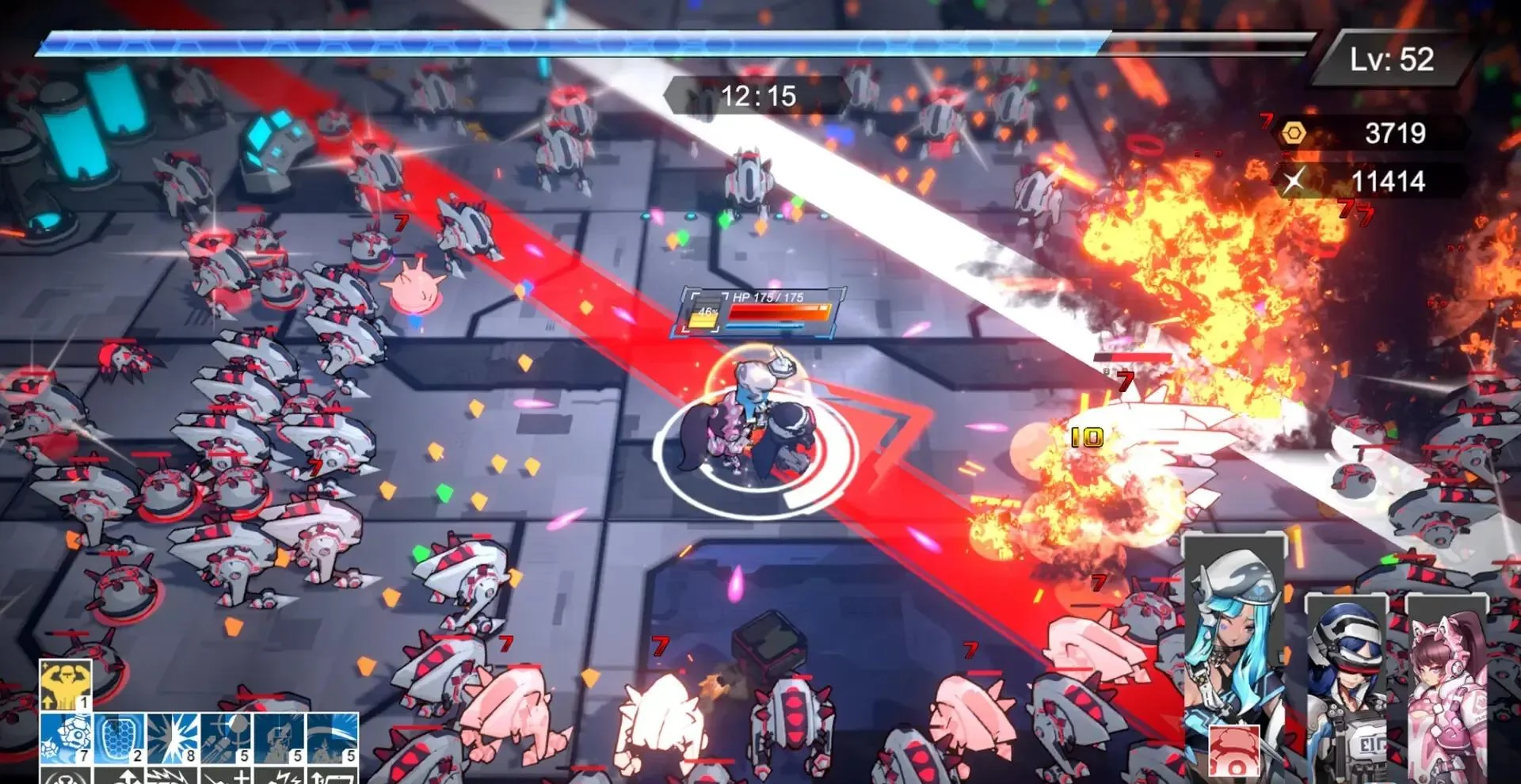This screenshot has height=784, width=1521.
Task: Select the yellow muscle-flex buff icon
Action: [66, 685]
